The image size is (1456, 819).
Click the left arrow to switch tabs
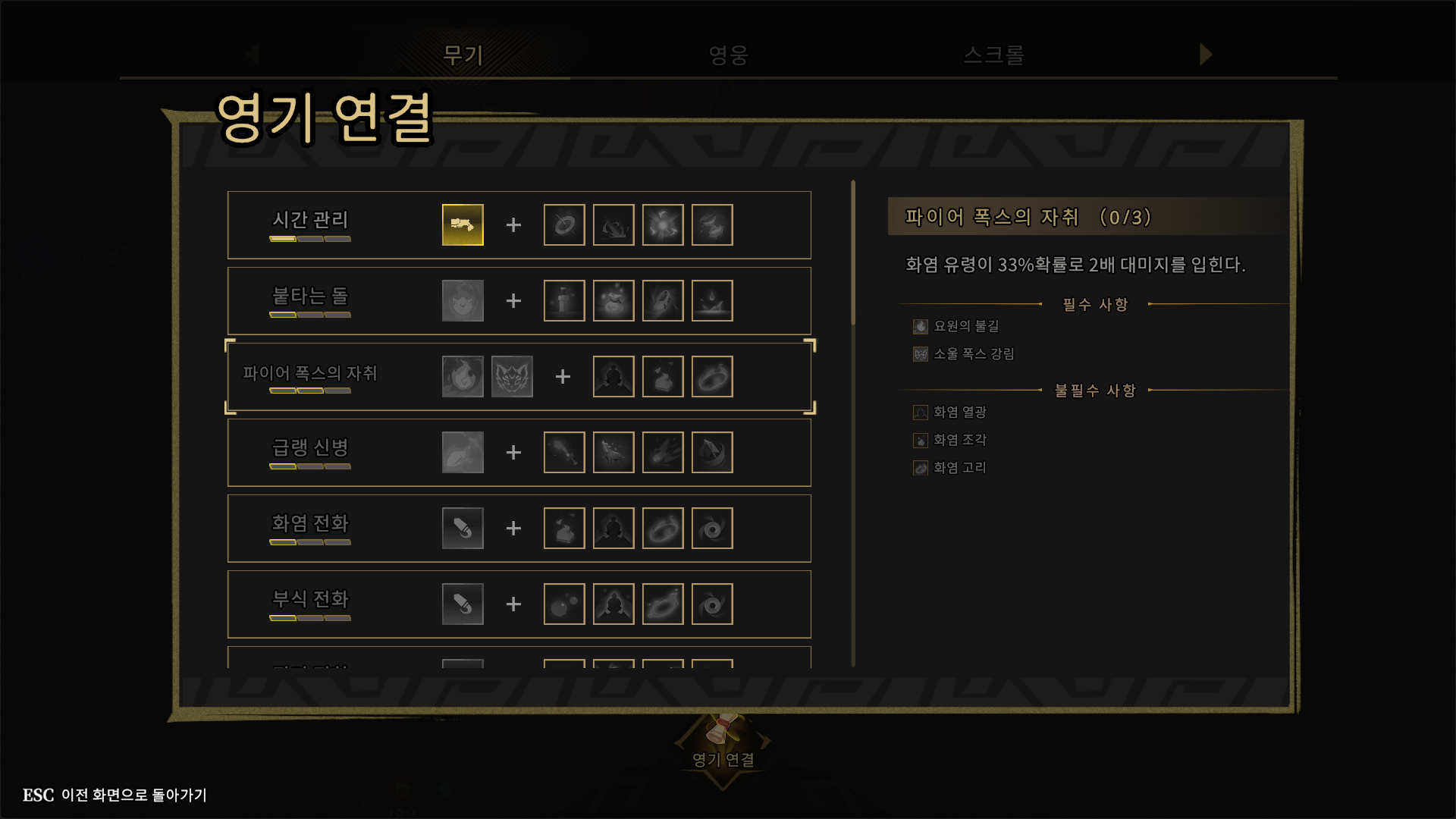click(x=253, y=55)
